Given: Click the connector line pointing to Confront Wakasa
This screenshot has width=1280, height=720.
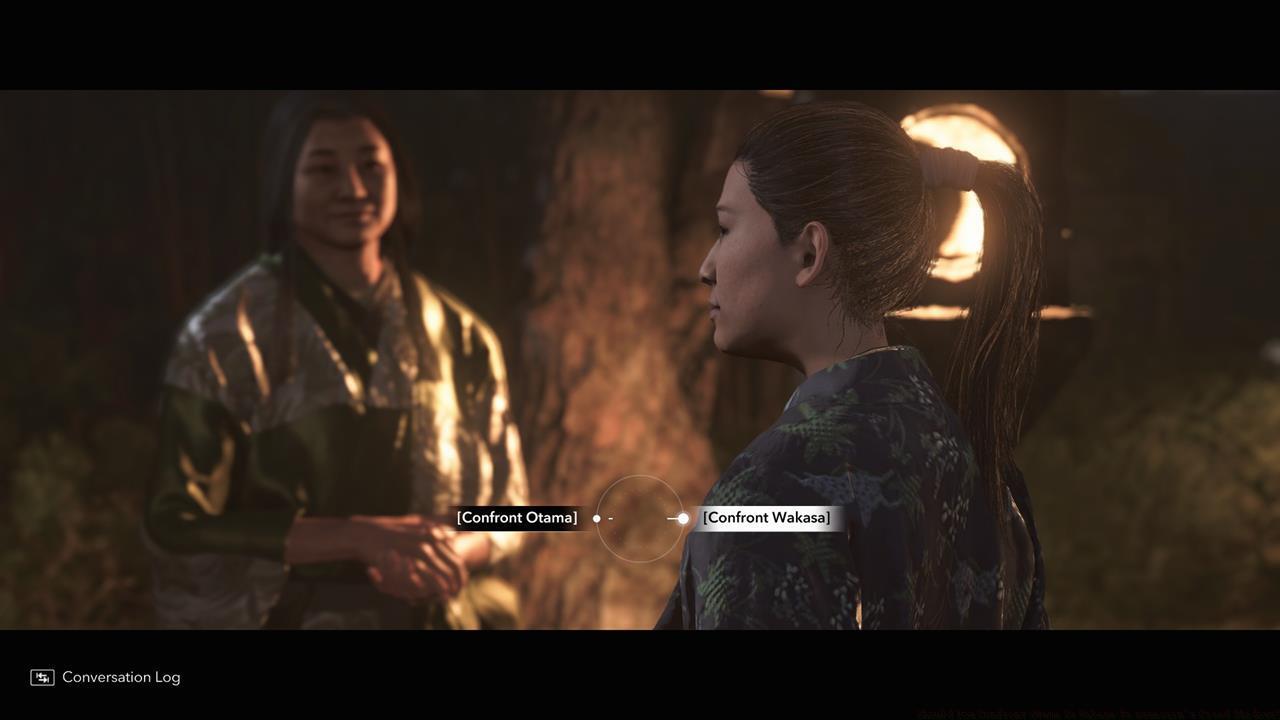Looking at the screenshot, I should (670, 518).
